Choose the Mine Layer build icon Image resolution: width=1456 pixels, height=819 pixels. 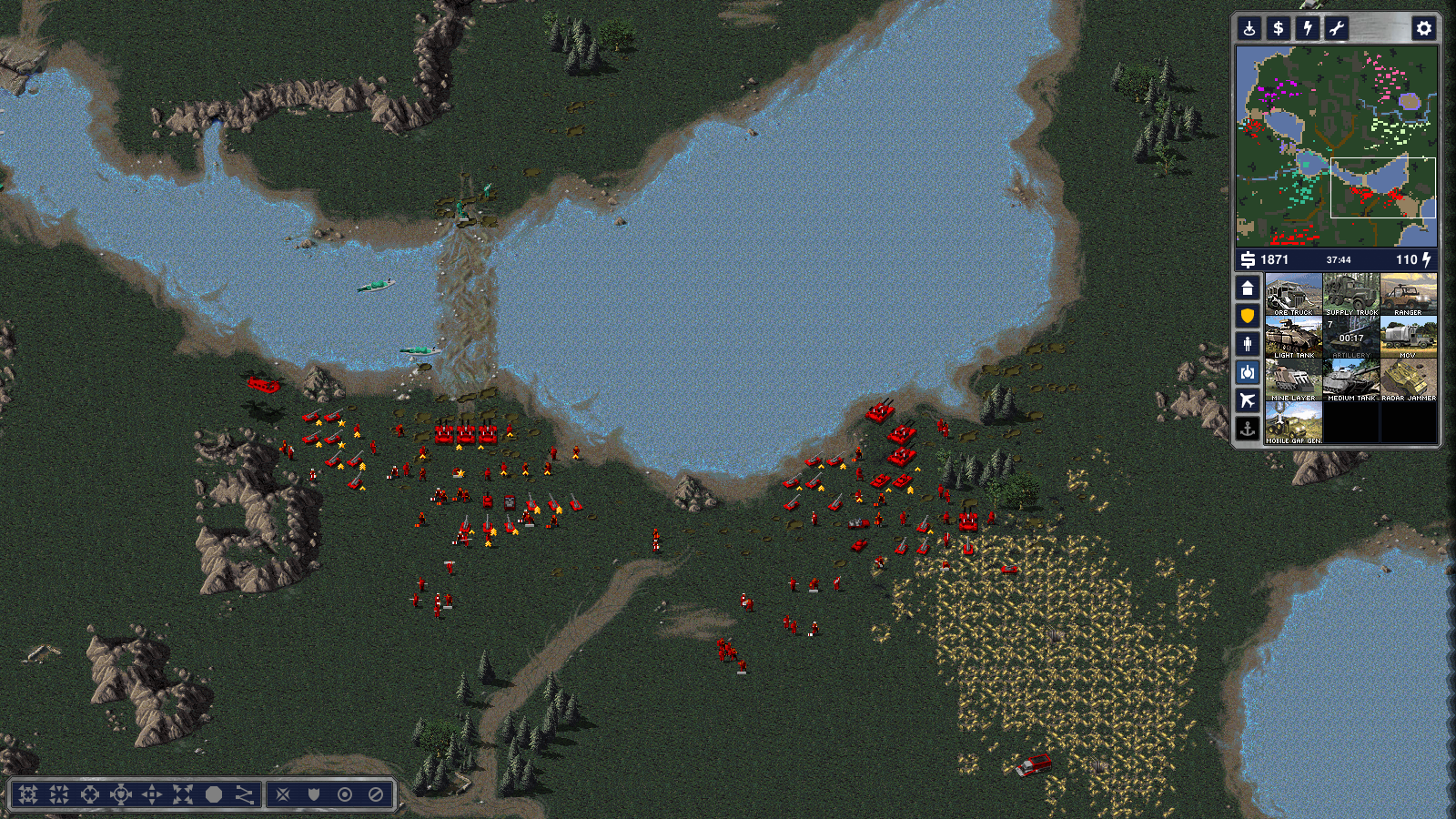click(1293, 379)
